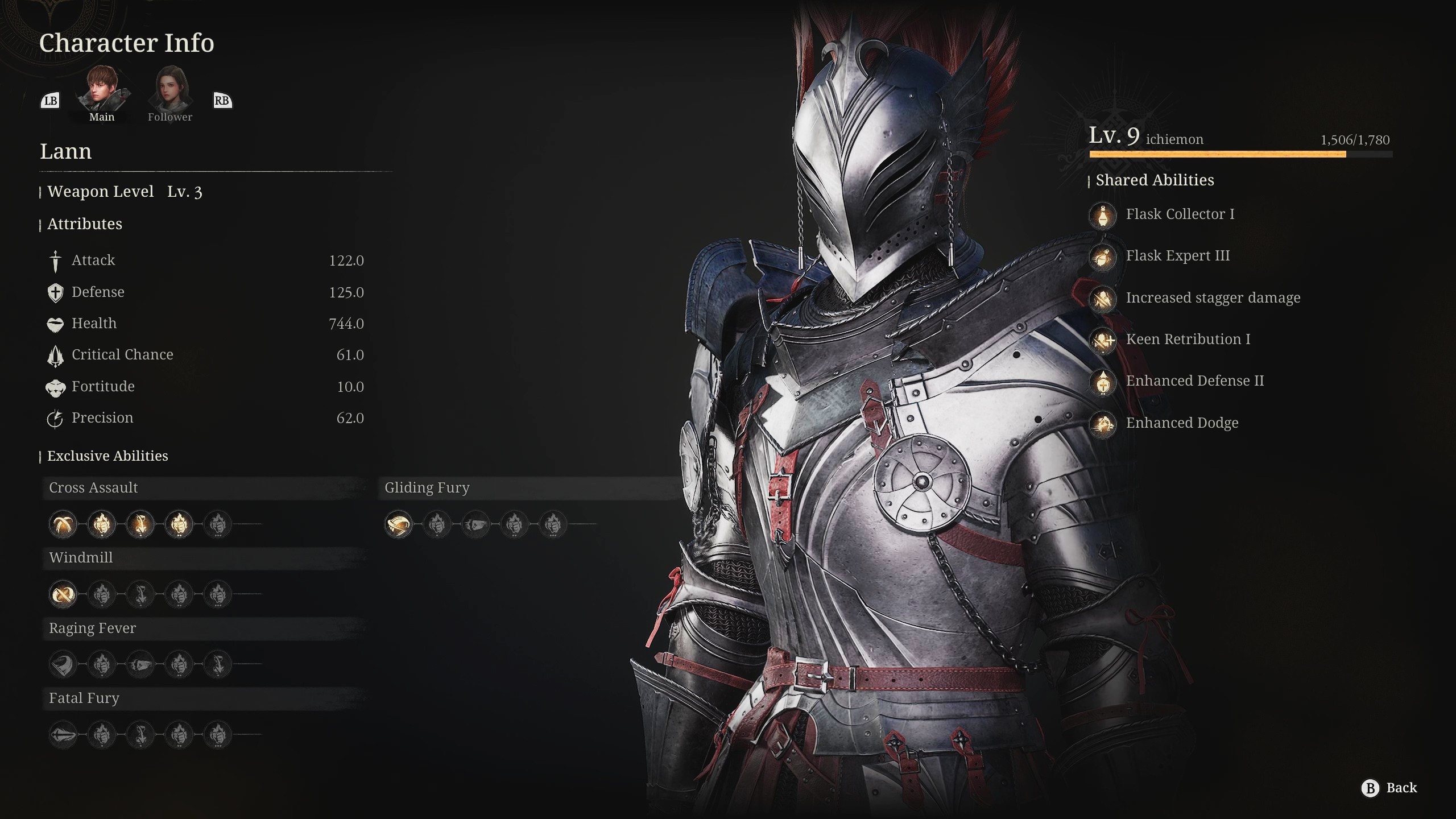Click the Fortitude attribute row
Image resolution: width=1456 pixels, height=819 pixels.
click(x=205, y=387)
